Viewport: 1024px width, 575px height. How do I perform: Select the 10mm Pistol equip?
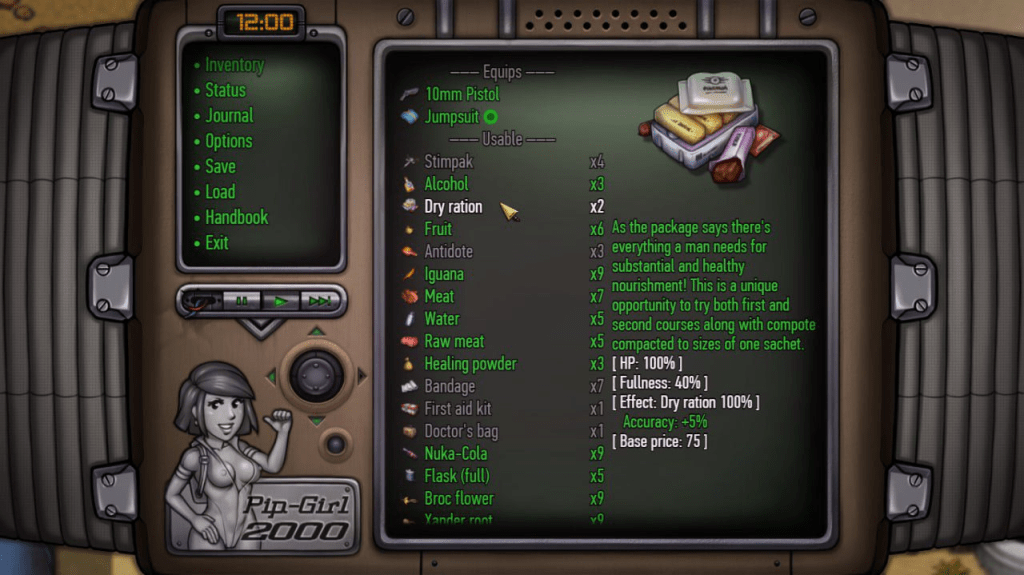461,94
